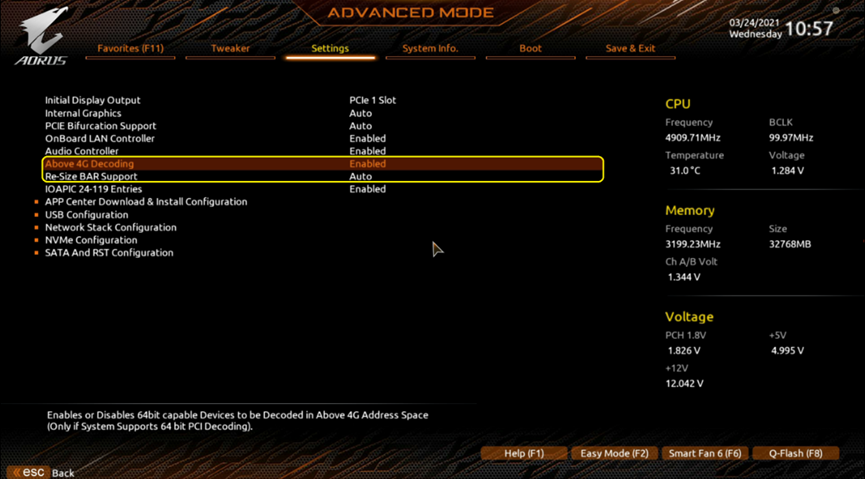Viewport: 865px width, 479px height.
Task: Switch to Easy Mode (F2)
Action: click(x=614, y=453)
